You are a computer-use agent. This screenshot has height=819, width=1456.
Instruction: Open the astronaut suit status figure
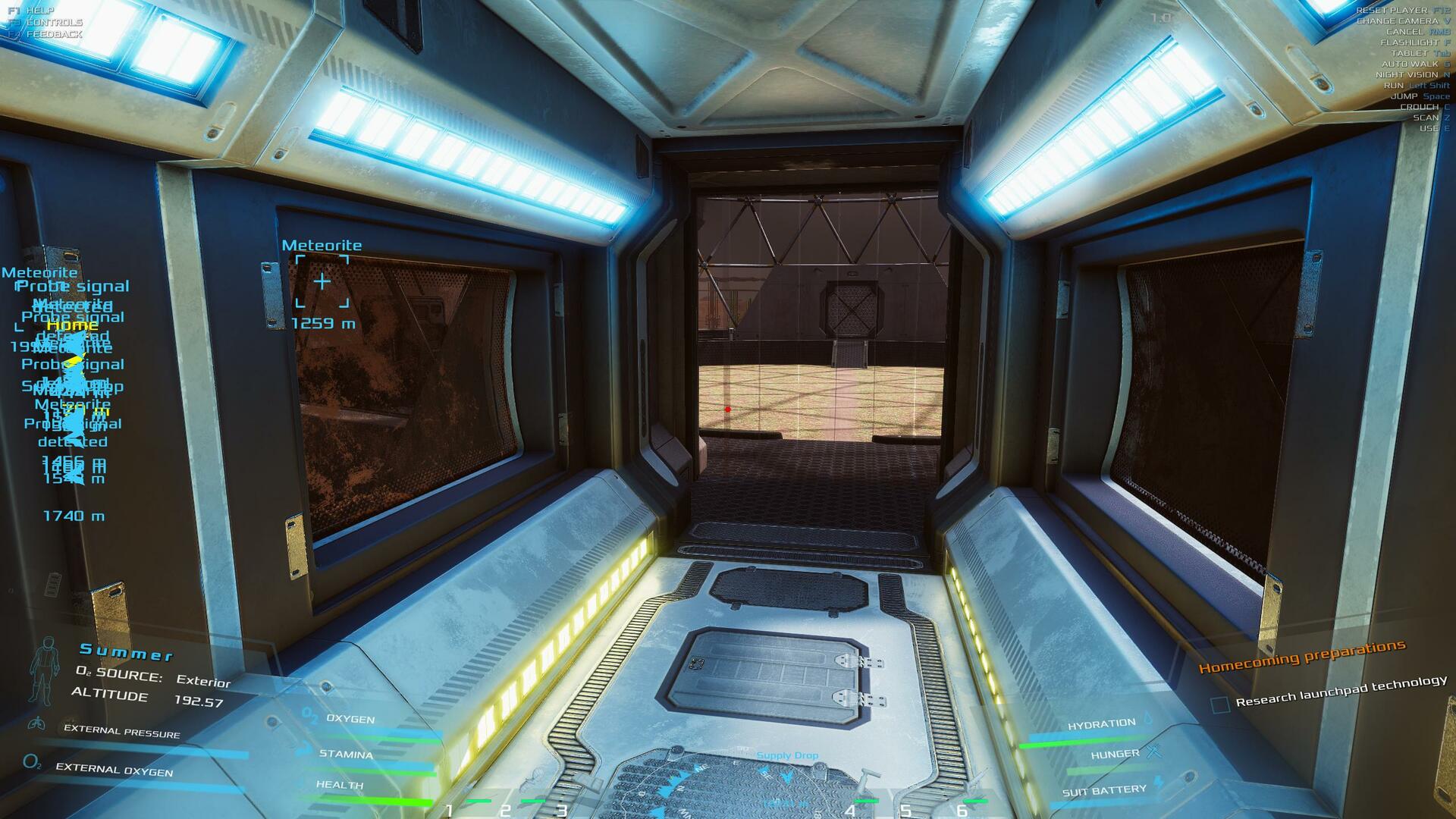(x=43, y=671)
